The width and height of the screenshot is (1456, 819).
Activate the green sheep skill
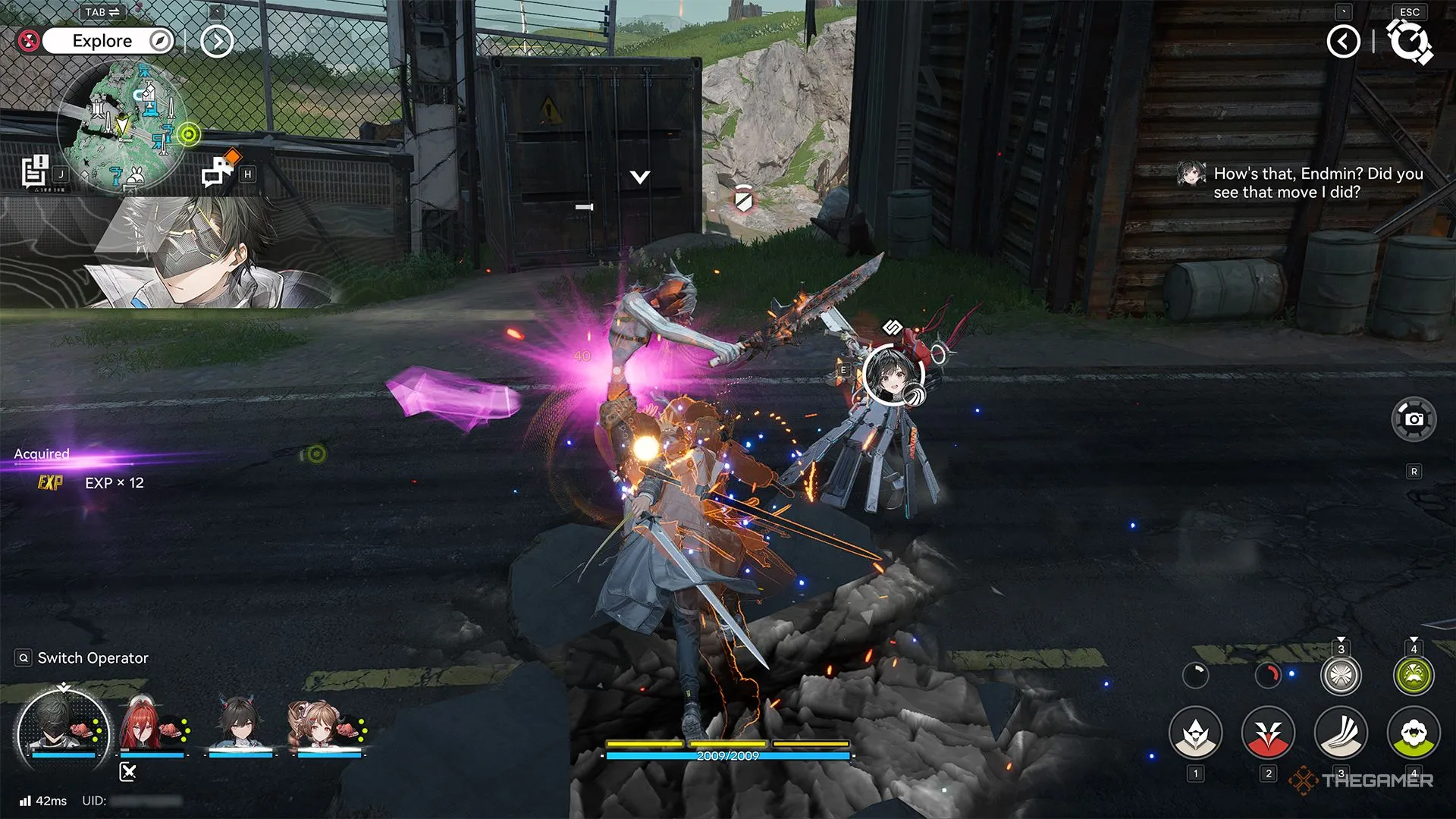(x=1414, y=733)
